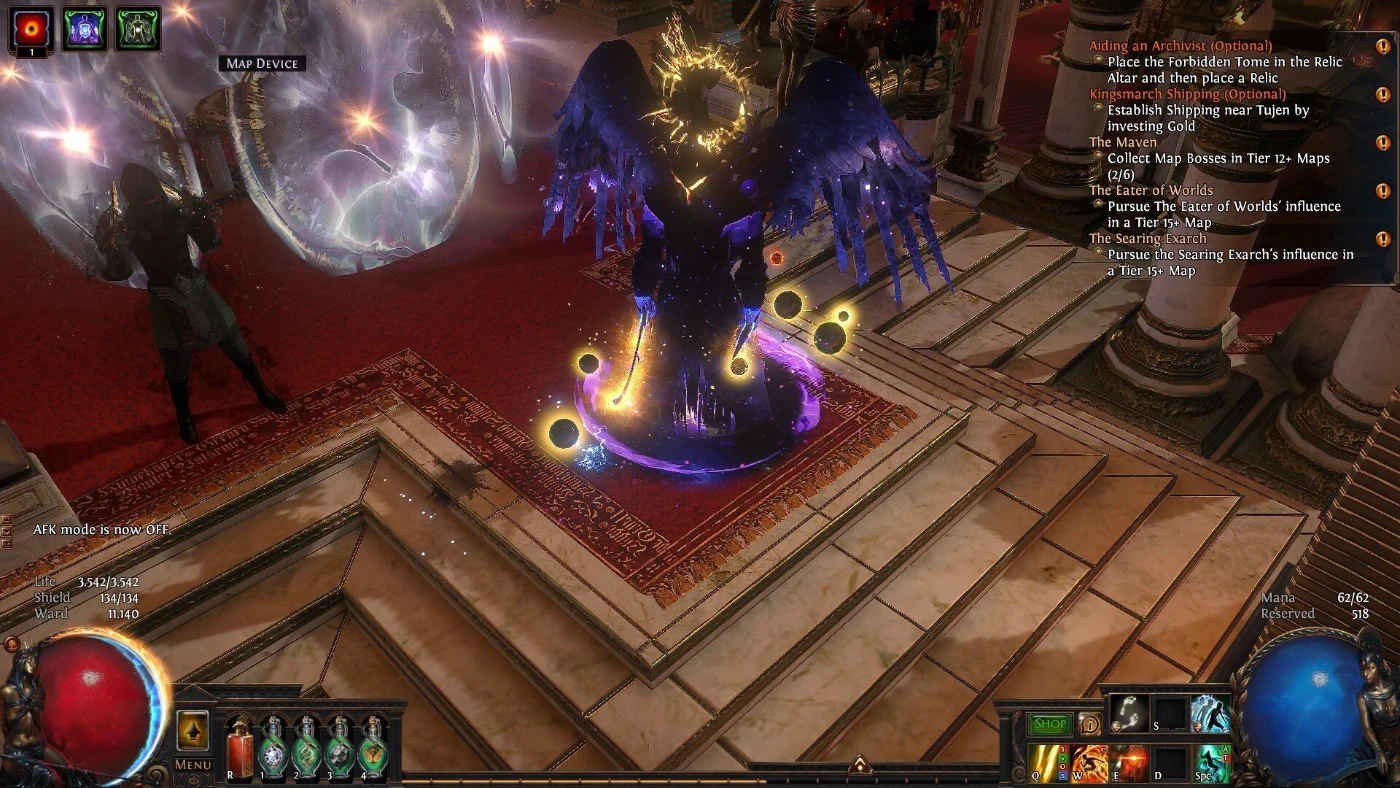This screenshot has width=1400, height=788.
Task: Select the blue phasing figures skill icon
Action: point(1211,715)
